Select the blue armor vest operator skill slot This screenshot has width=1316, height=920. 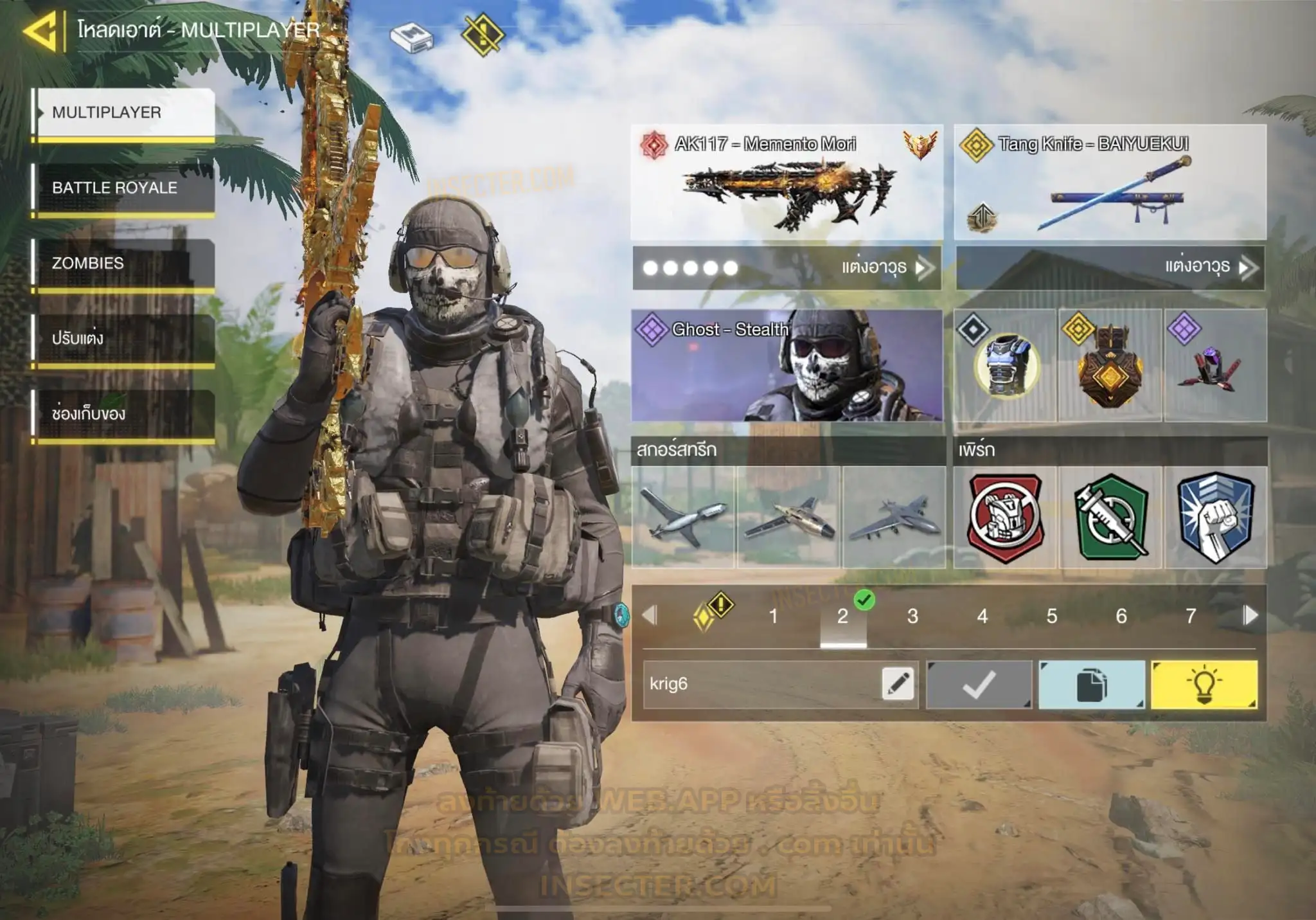[1006, 365]
